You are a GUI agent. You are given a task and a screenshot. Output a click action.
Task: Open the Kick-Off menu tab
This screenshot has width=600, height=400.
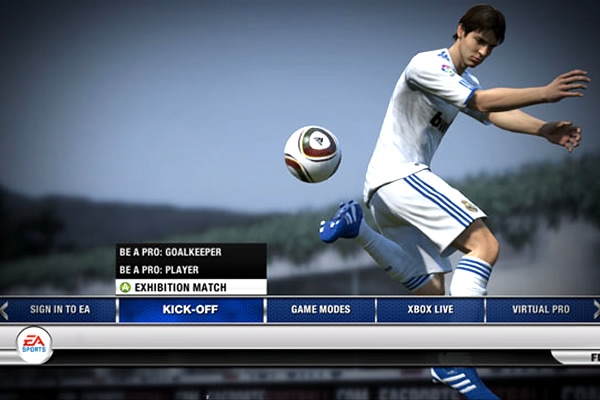[x=190, y=310]
